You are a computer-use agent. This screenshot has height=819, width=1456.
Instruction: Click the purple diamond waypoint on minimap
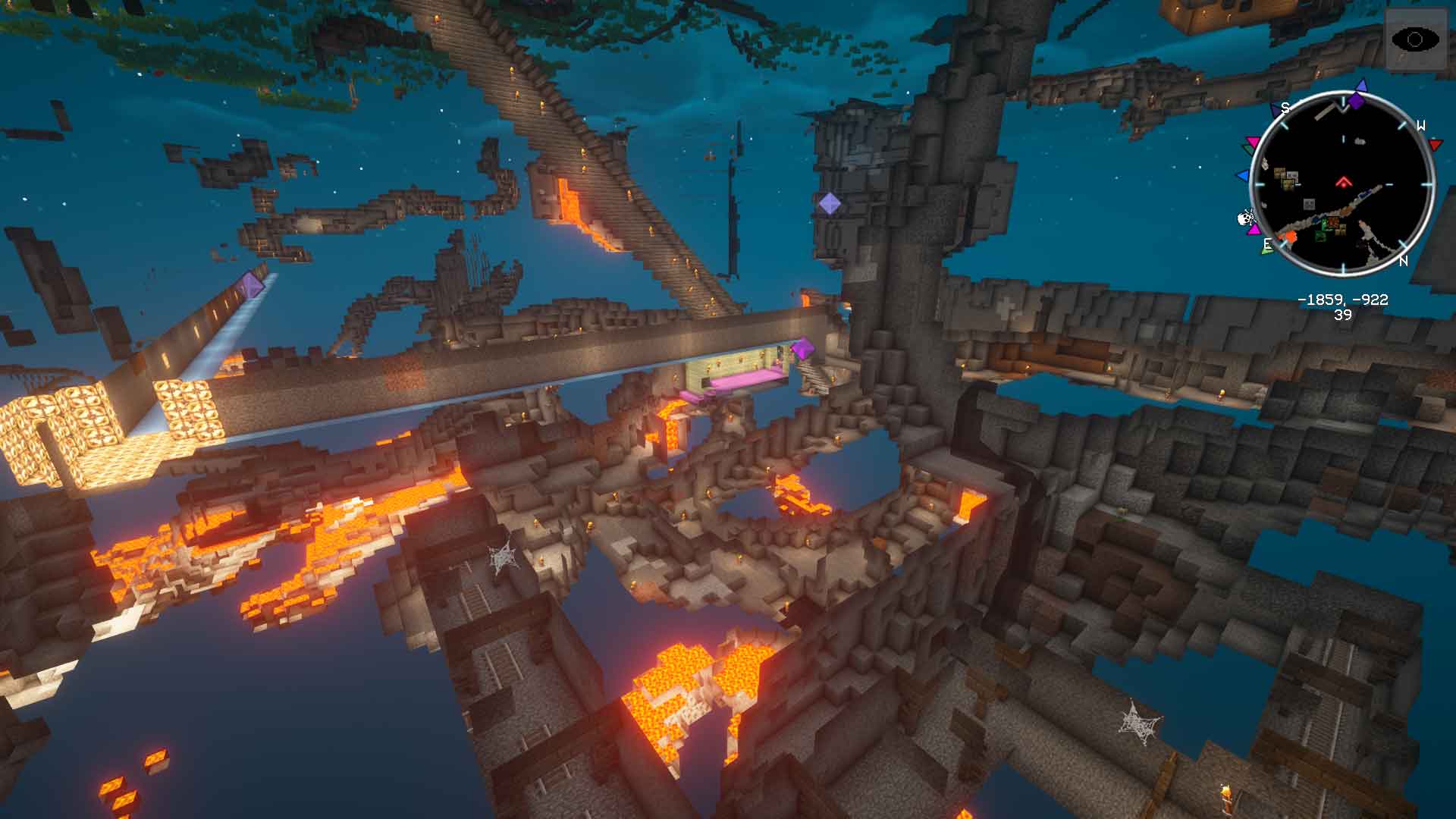pyautogui.click(x=1356, y=100)
